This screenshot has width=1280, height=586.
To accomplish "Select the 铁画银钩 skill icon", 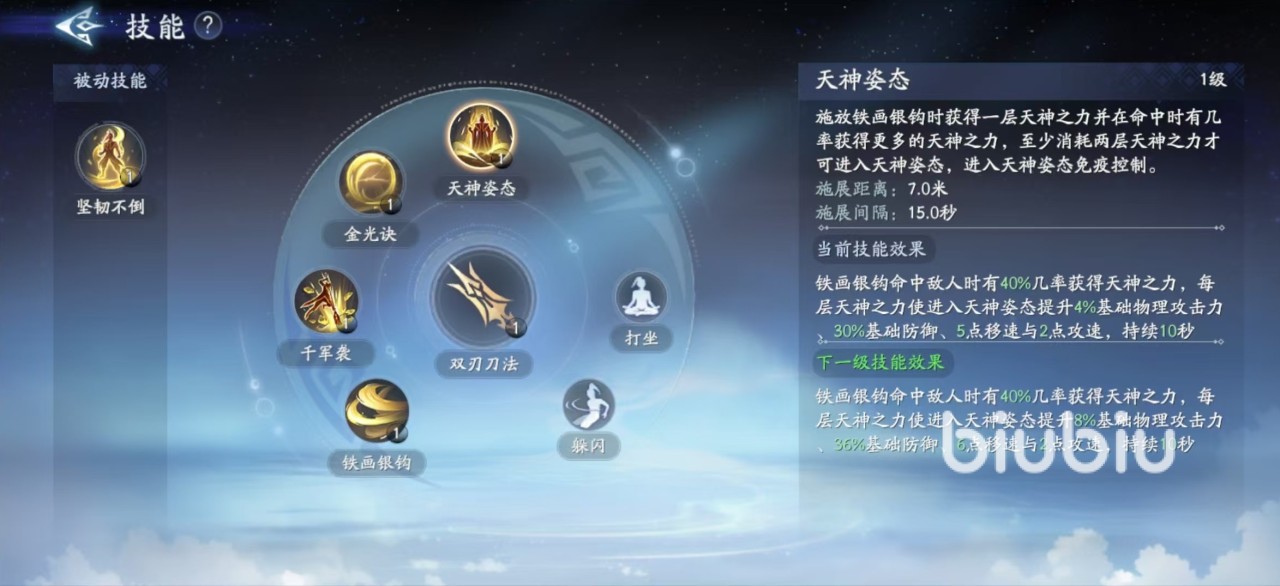I will coord(377,411).
